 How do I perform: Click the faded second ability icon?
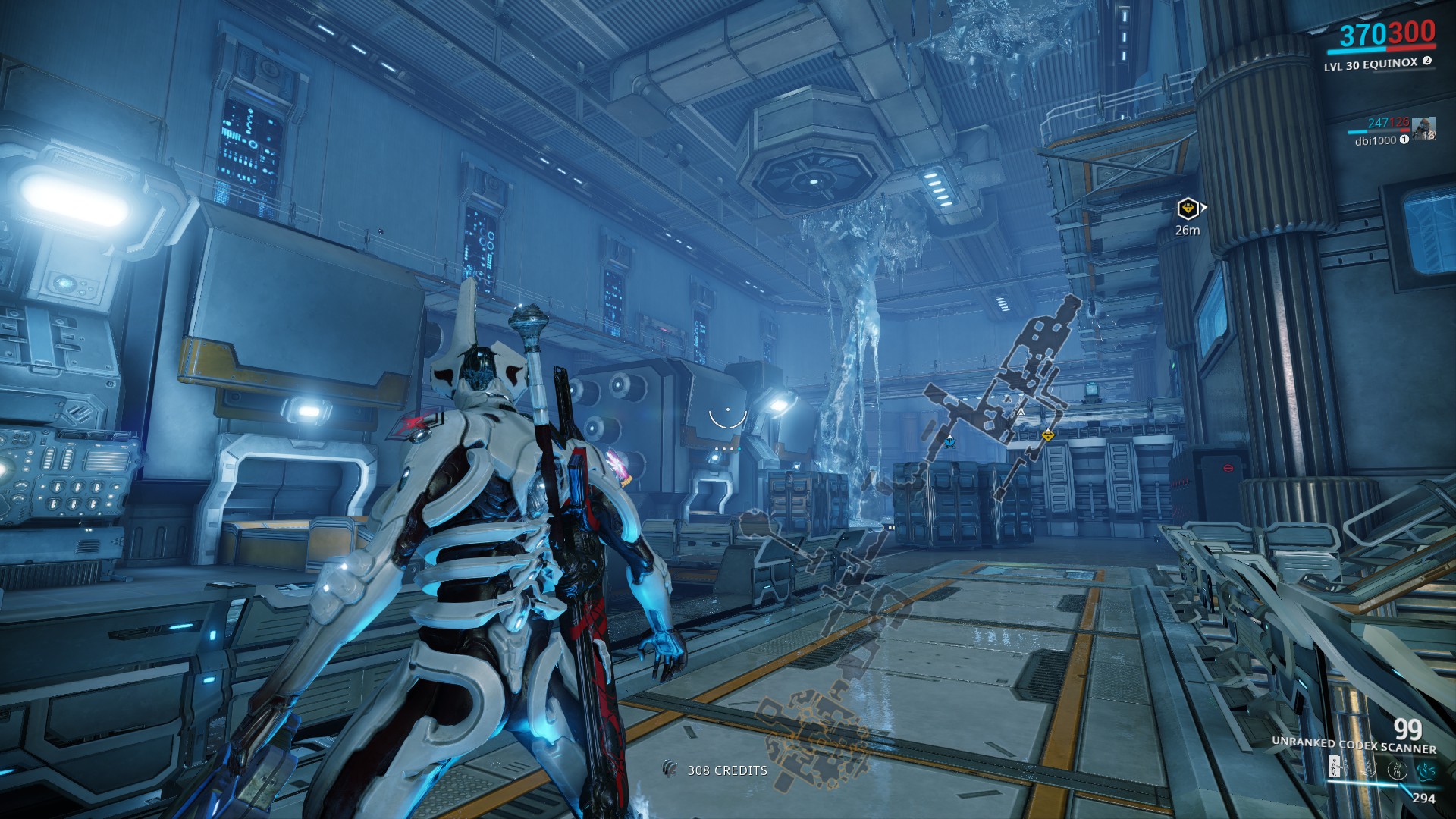click(x=1368, y=770)
